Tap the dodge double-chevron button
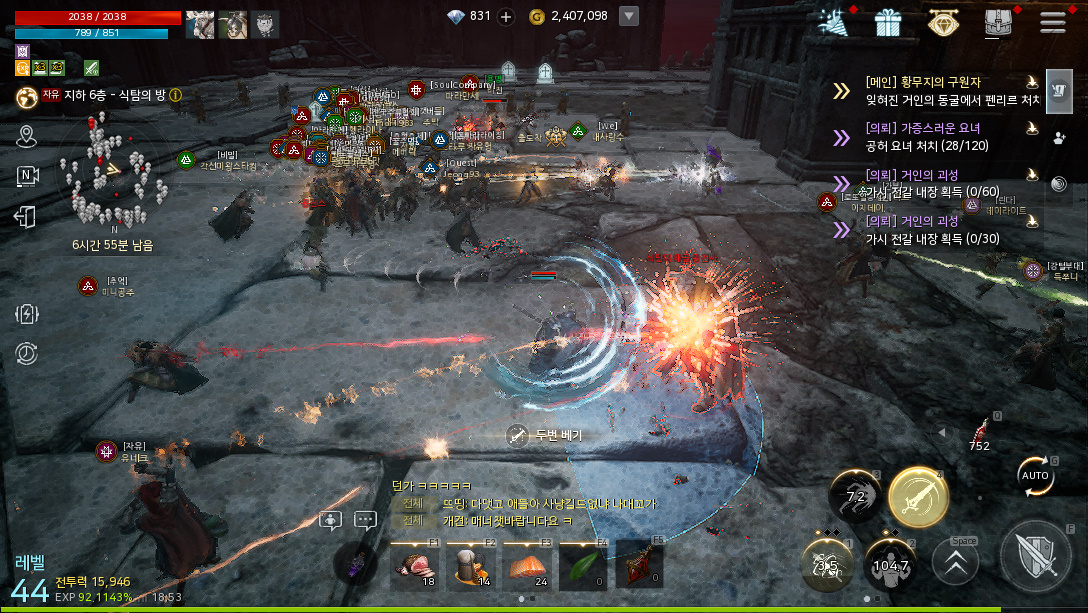The image size is (1088, 613). pos(955,562)
